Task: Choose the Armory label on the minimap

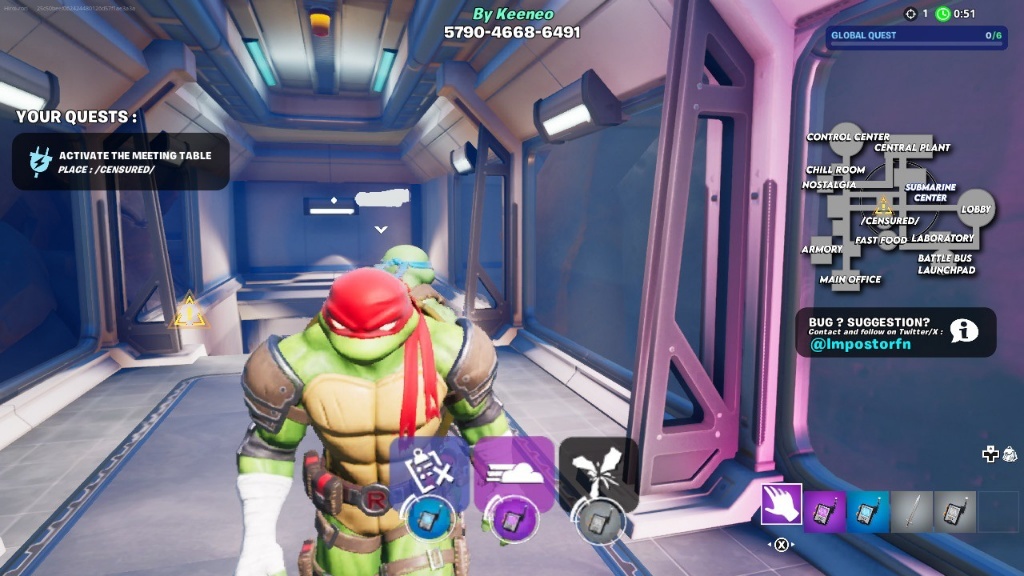Action: (822, 249)
